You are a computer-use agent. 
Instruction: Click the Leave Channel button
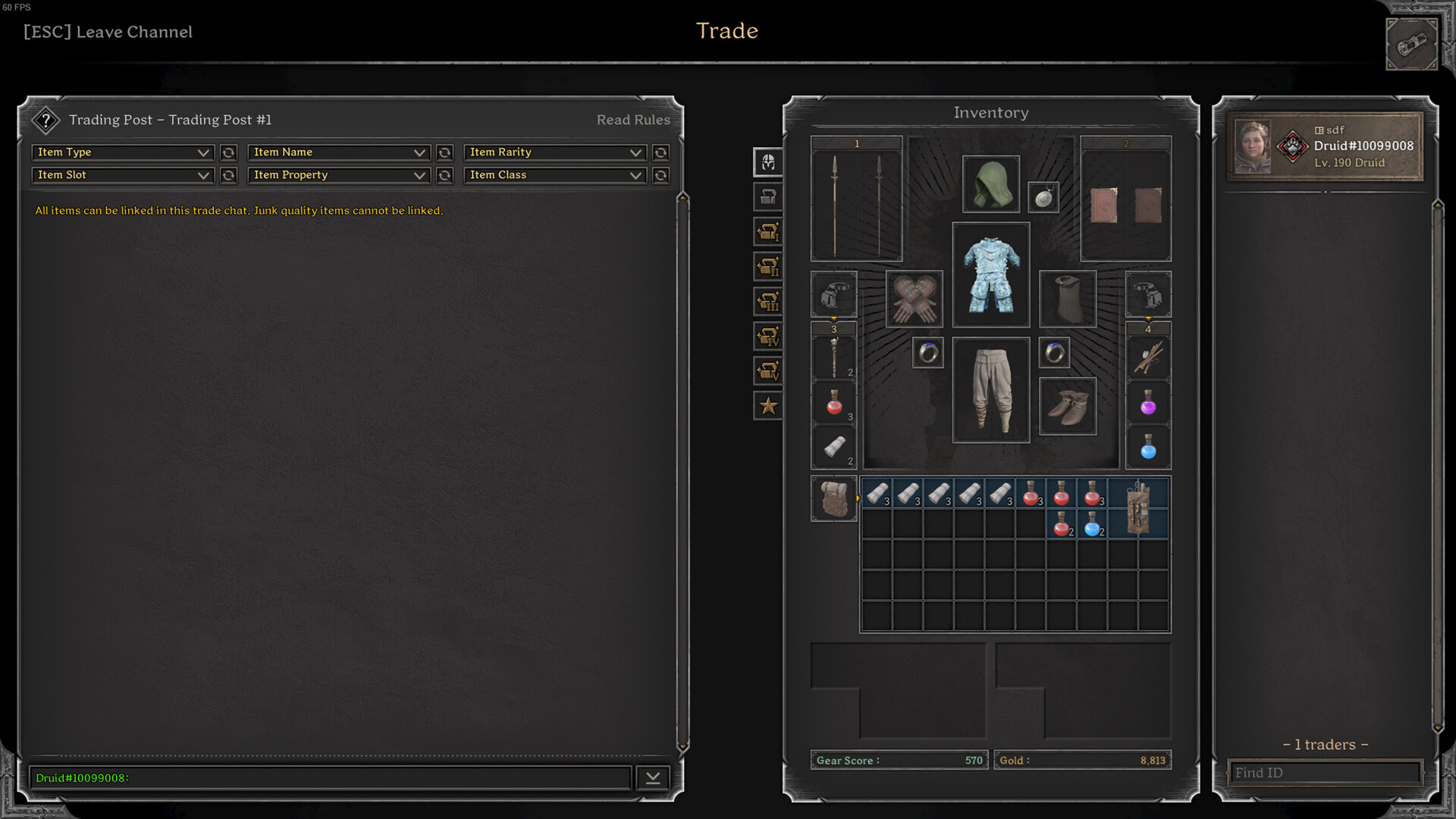coord(108,32)
